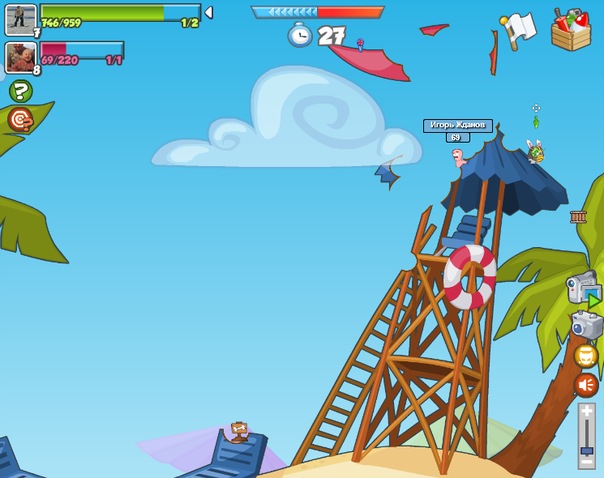Zoom out with the minus button
Viewport: 604px width, 478px height.
click(587, 465)
